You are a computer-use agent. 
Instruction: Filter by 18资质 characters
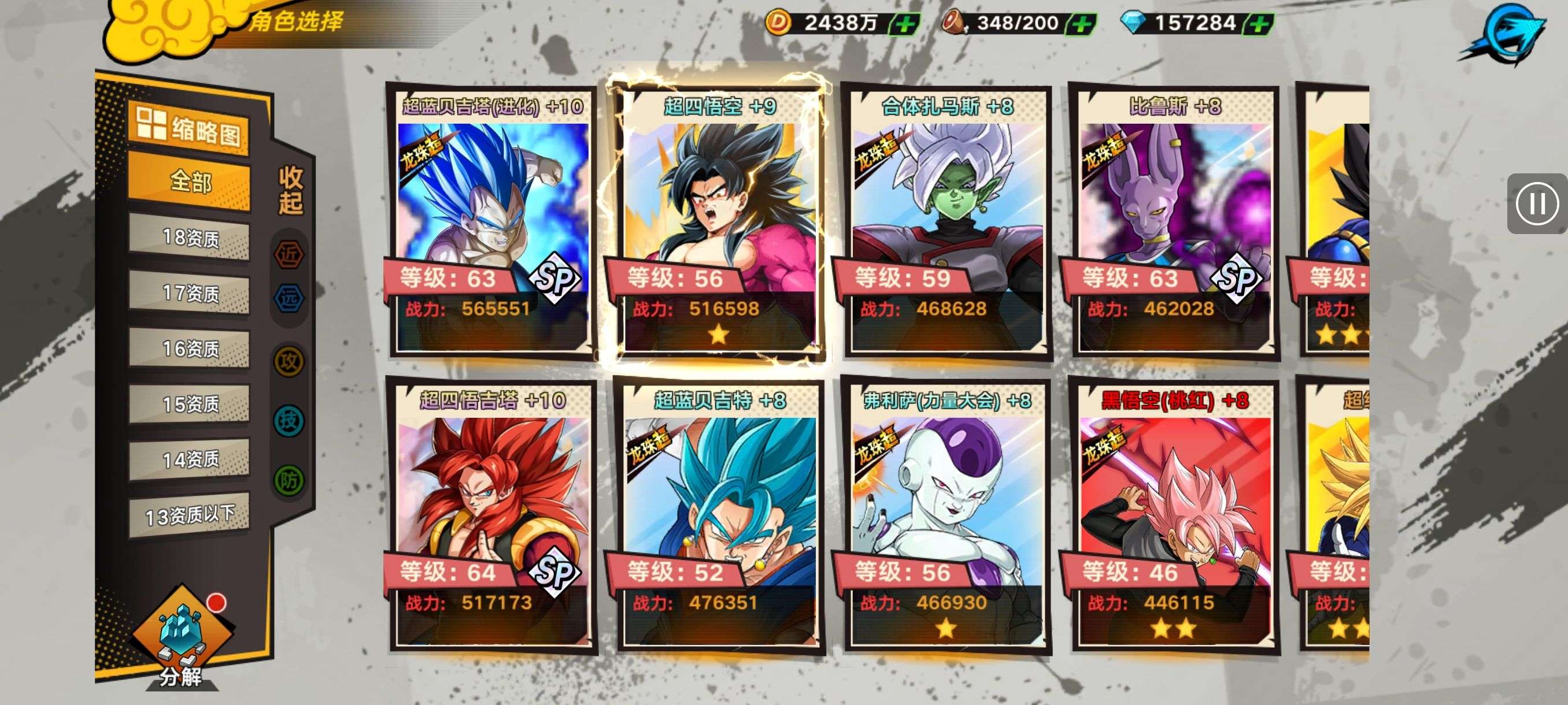(189, 238)
